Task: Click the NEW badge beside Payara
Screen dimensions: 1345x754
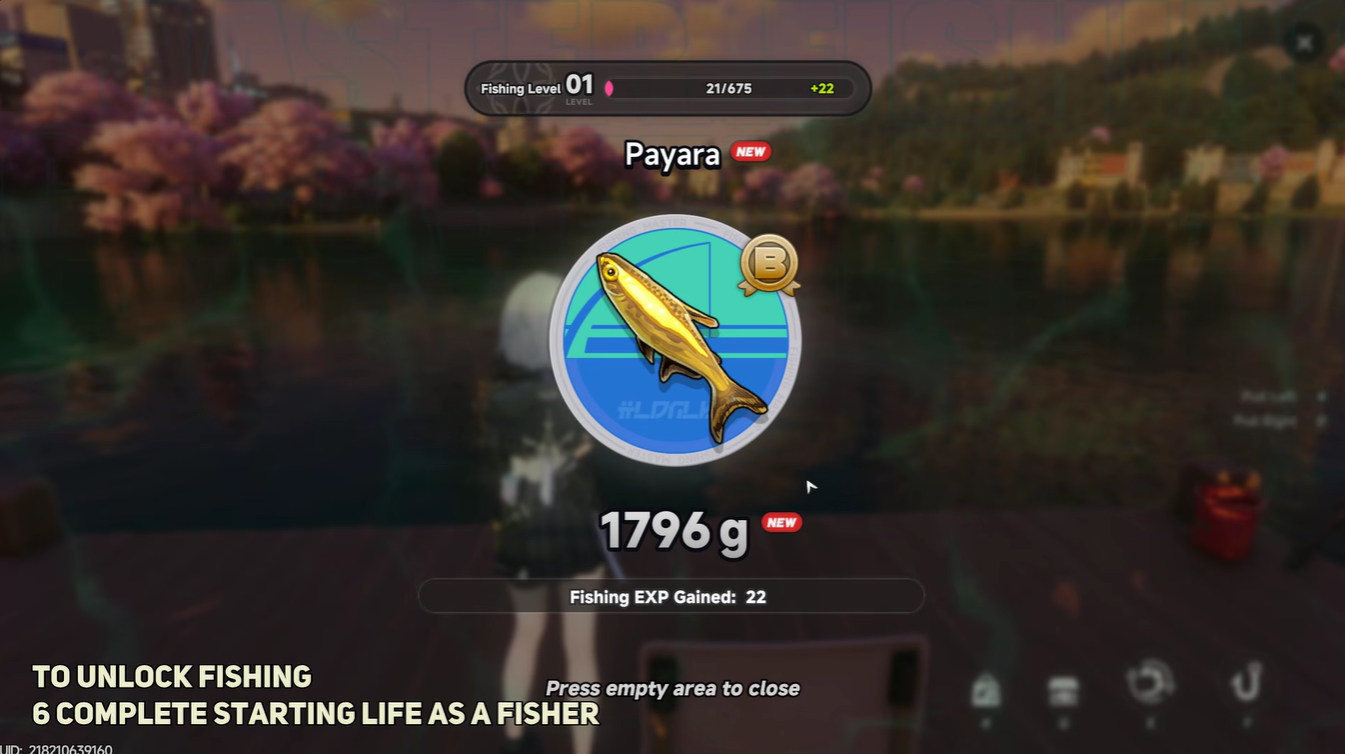Action: (x=751, y=152)
